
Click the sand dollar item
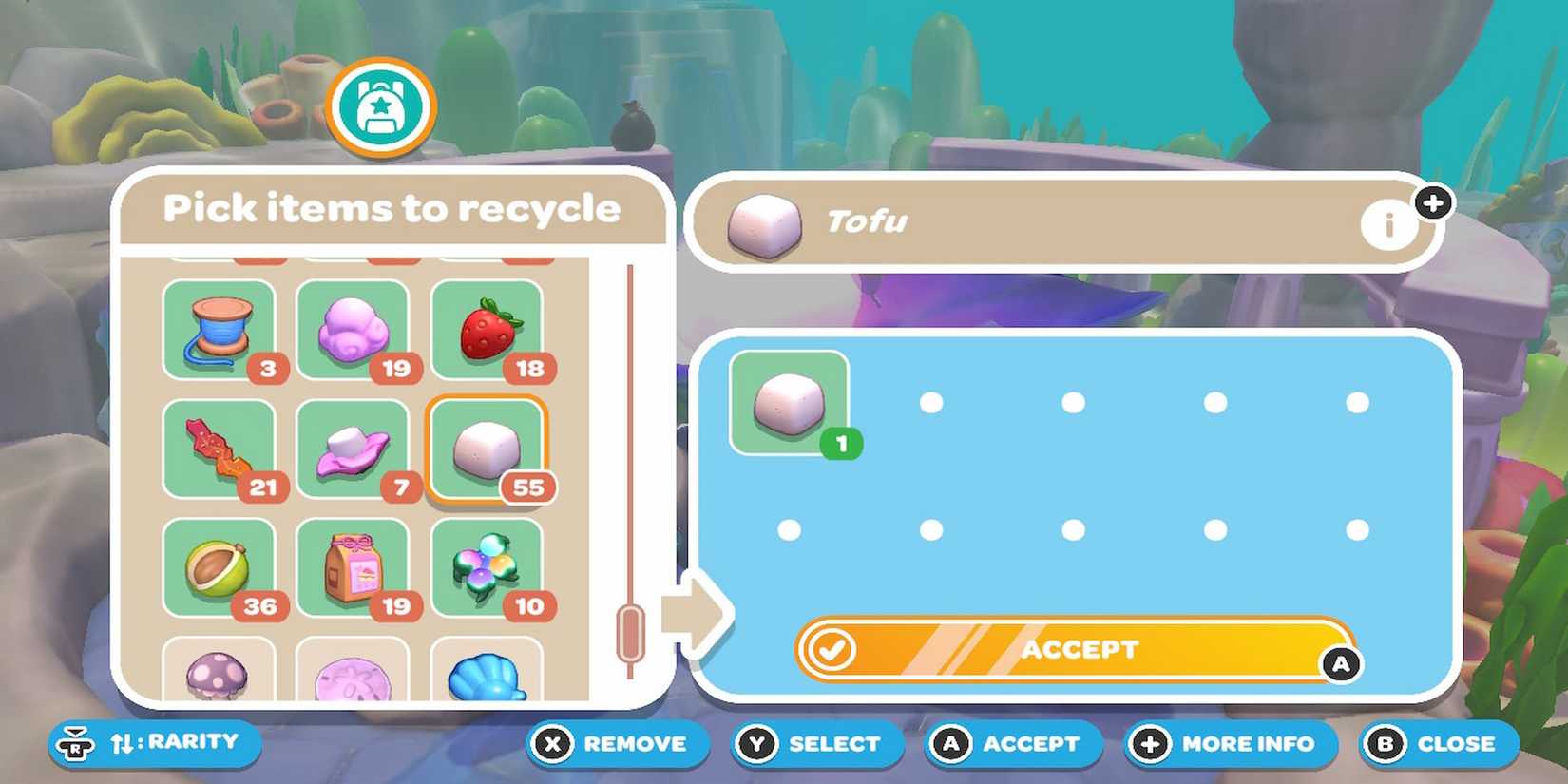[355, 675]
